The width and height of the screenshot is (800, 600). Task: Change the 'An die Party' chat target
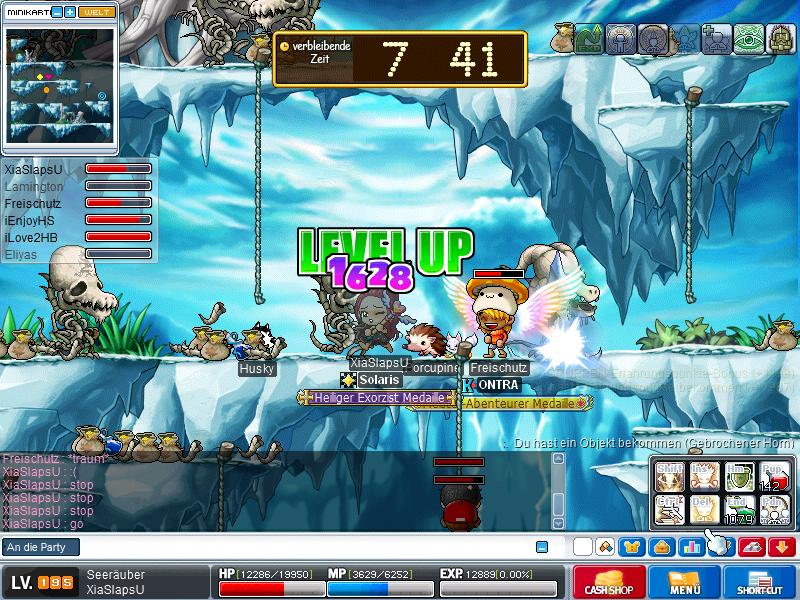(42, 547)
